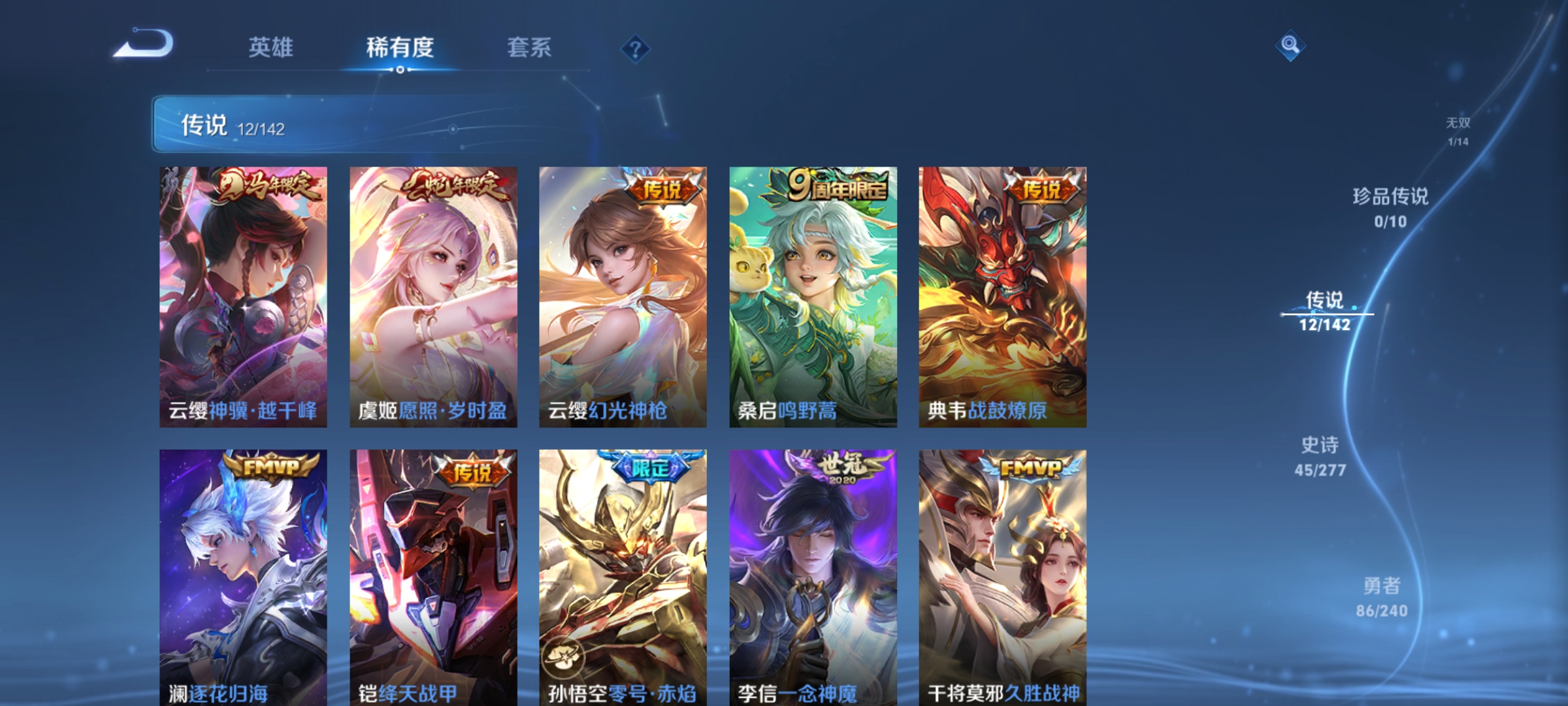
Task: Switch to the 英雄 tab
Action: coord(271,47)
